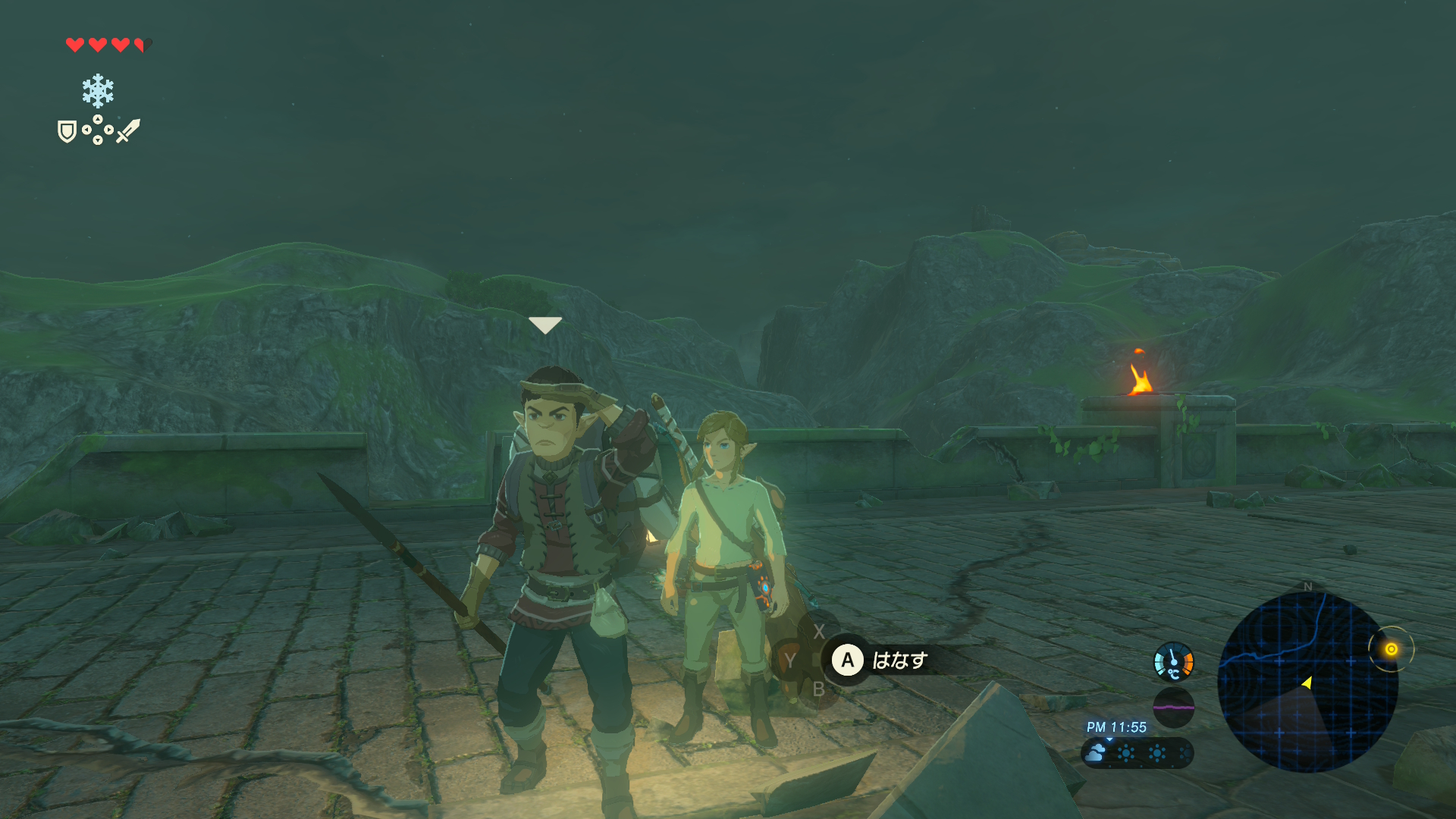1456x819 pixels.
Task: Open the shield quick-select icon
Action: [67, 132]
